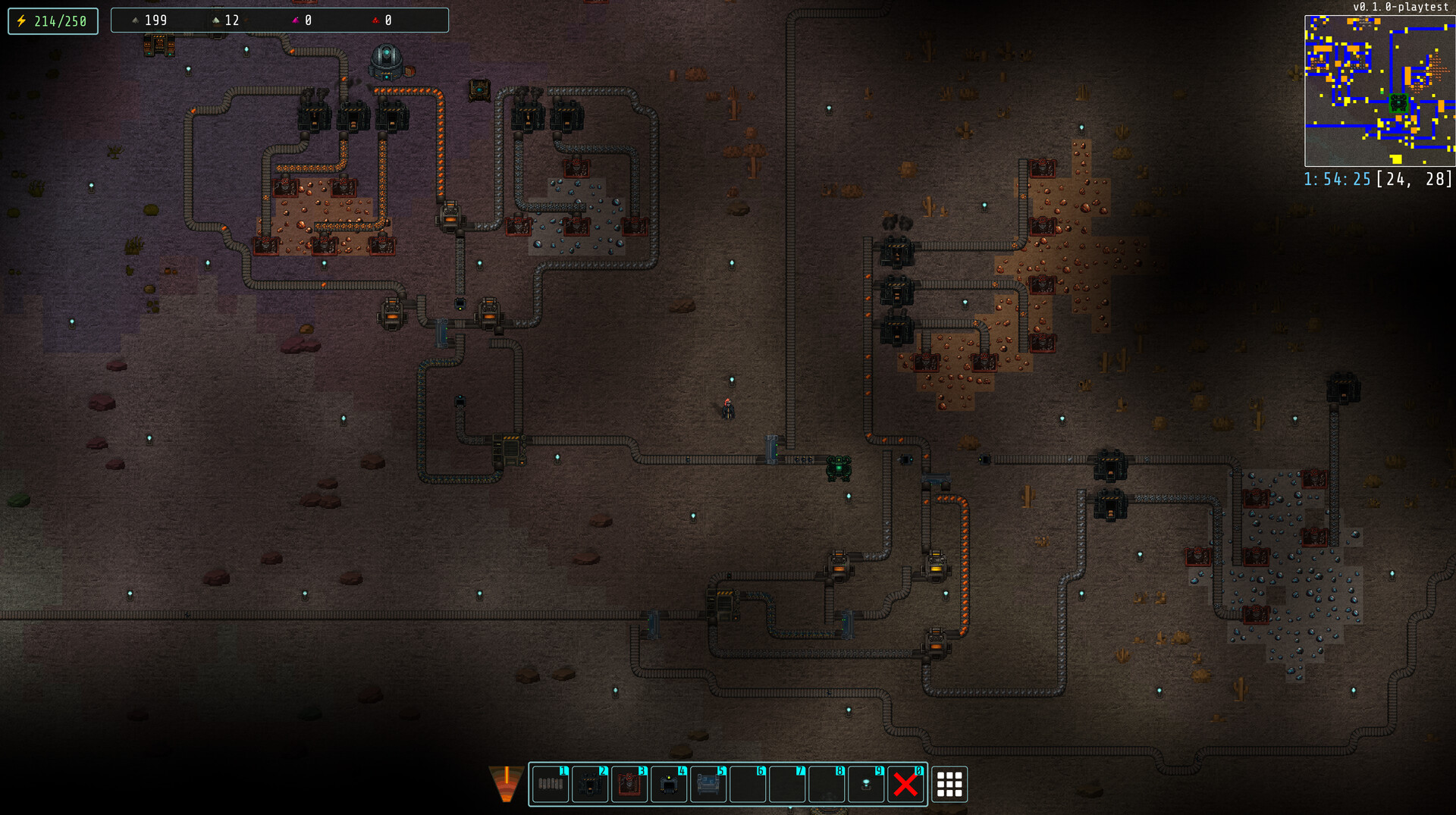Open the build menu grid icon
1456x815 pixels.
pos(949,785)
